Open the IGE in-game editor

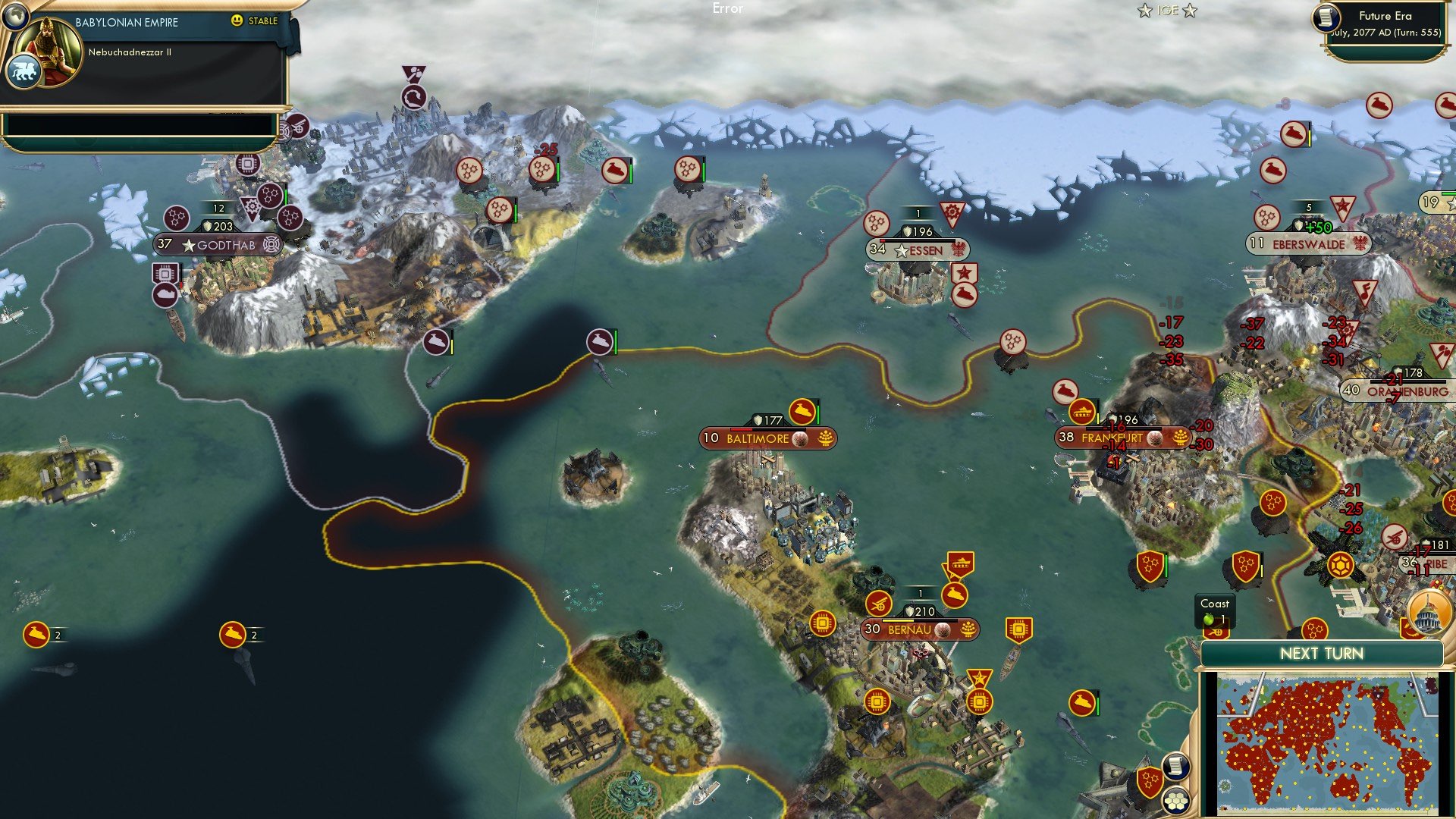click(x=1167, y=11)
